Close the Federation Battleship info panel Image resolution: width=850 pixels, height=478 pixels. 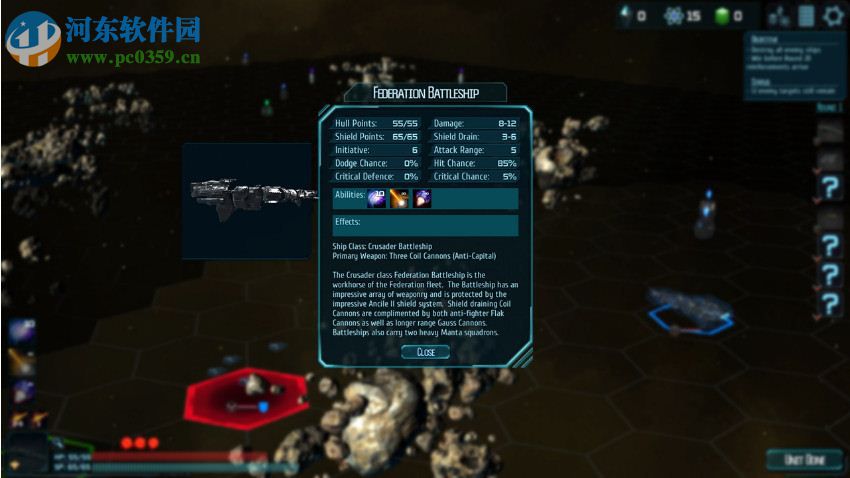point(425,352)
